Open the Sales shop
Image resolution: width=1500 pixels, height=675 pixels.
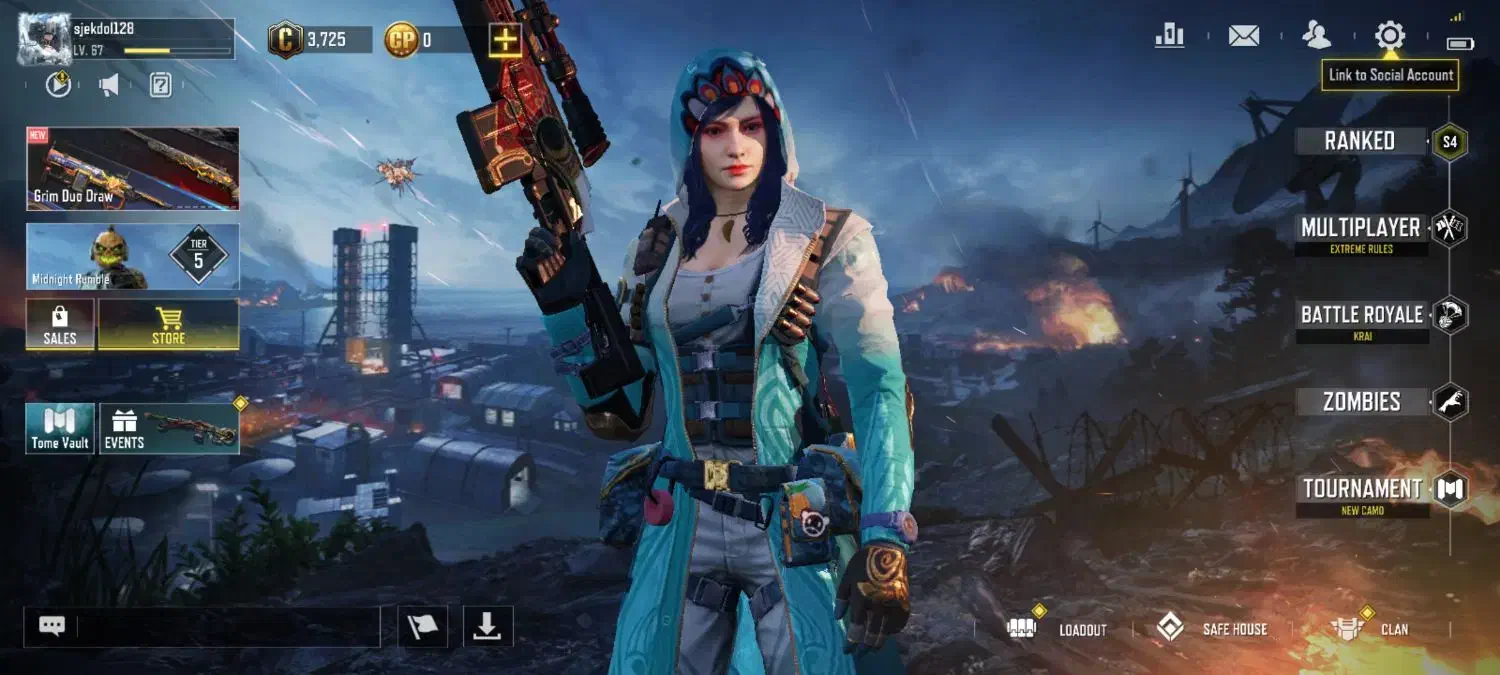coord(60,325)
